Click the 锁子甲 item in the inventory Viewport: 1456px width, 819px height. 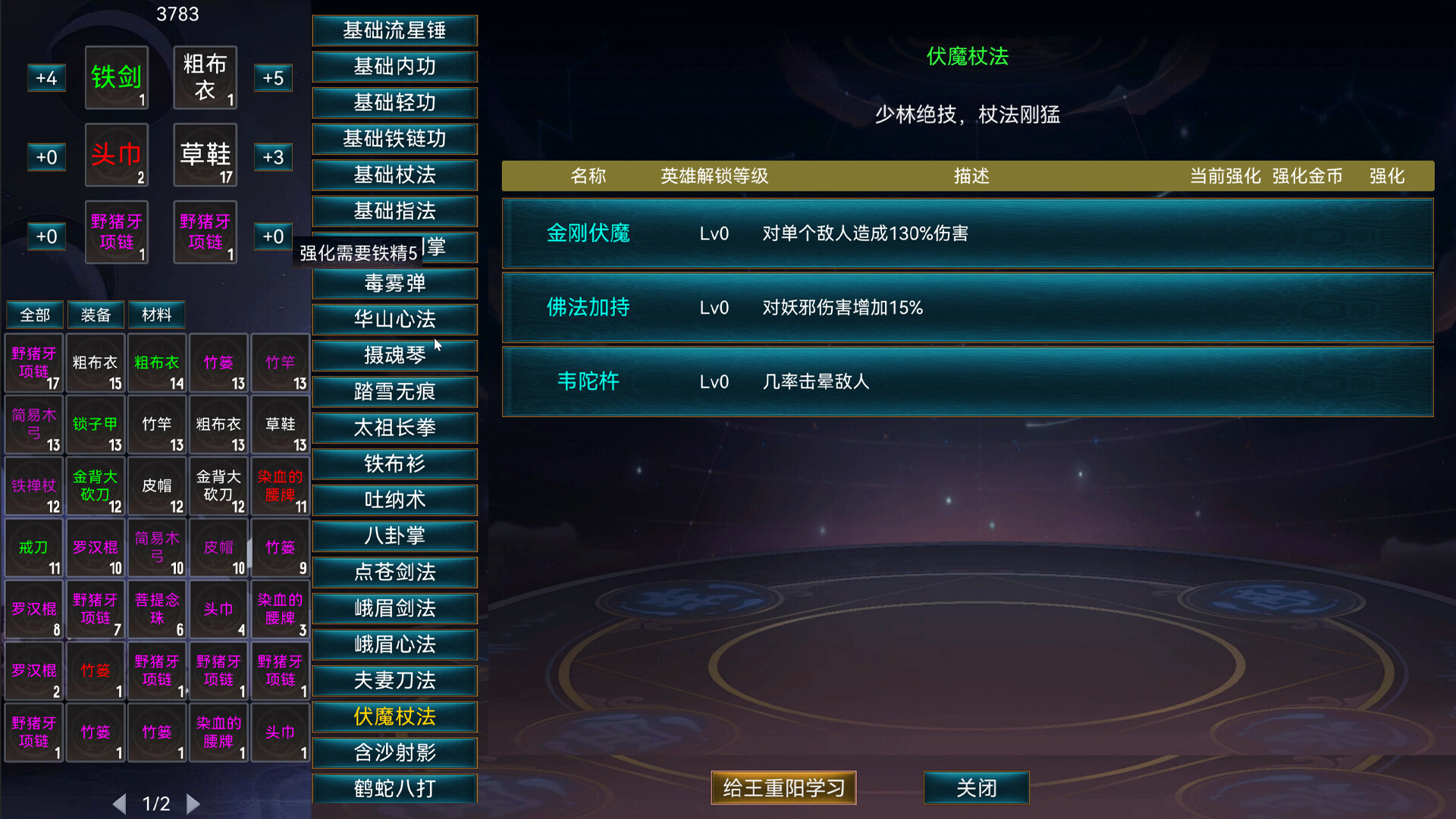pyautogui.click(x=96, y=425)
